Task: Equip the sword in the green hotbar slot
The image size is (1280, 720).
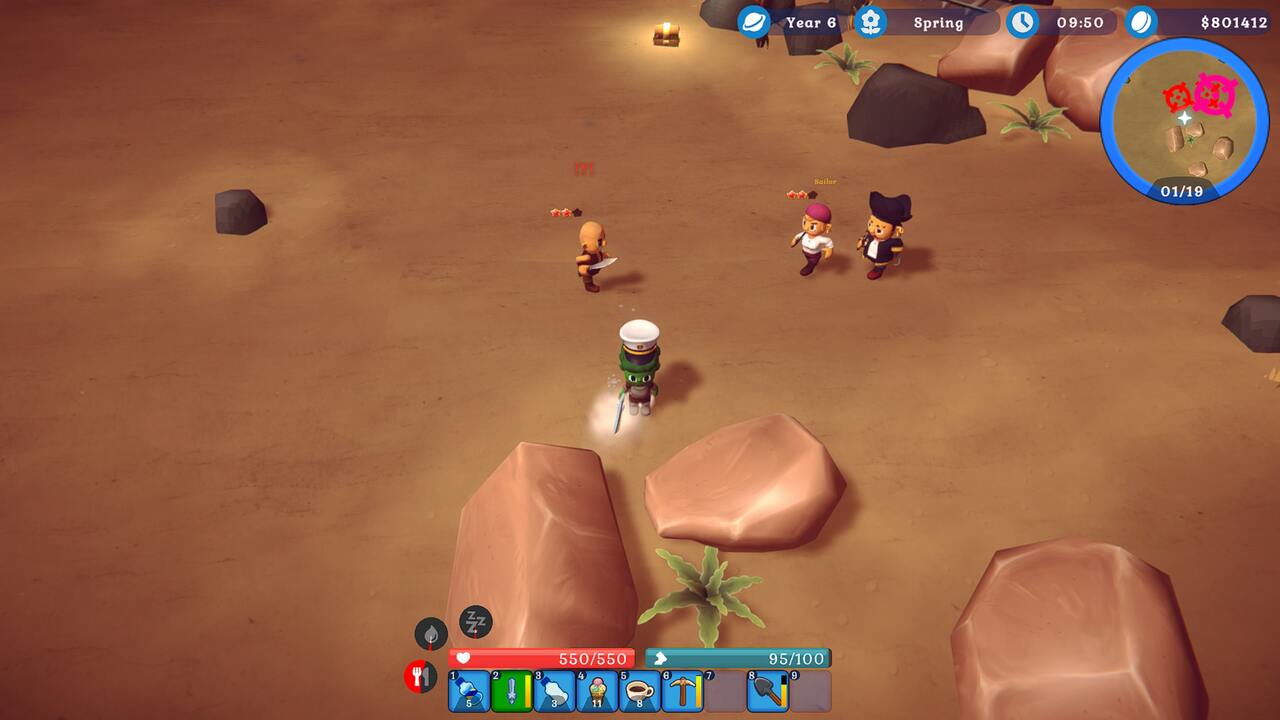Action: 512,691
